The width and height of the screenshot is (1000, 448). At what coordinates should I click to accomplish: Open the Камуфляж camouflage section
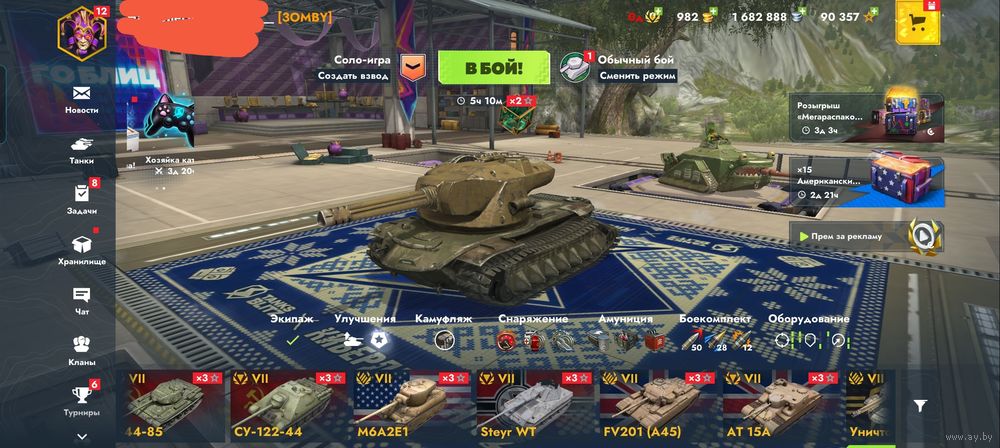[443, 332]
